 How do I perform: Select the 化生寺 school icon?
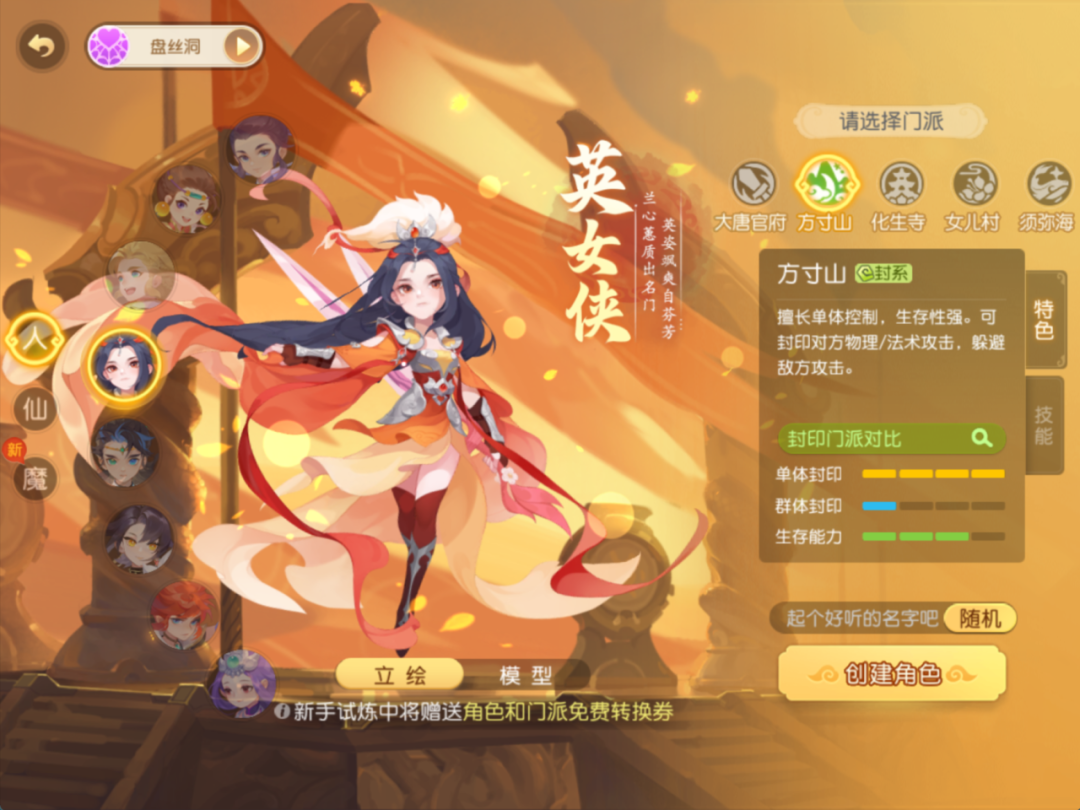[901, 185]
